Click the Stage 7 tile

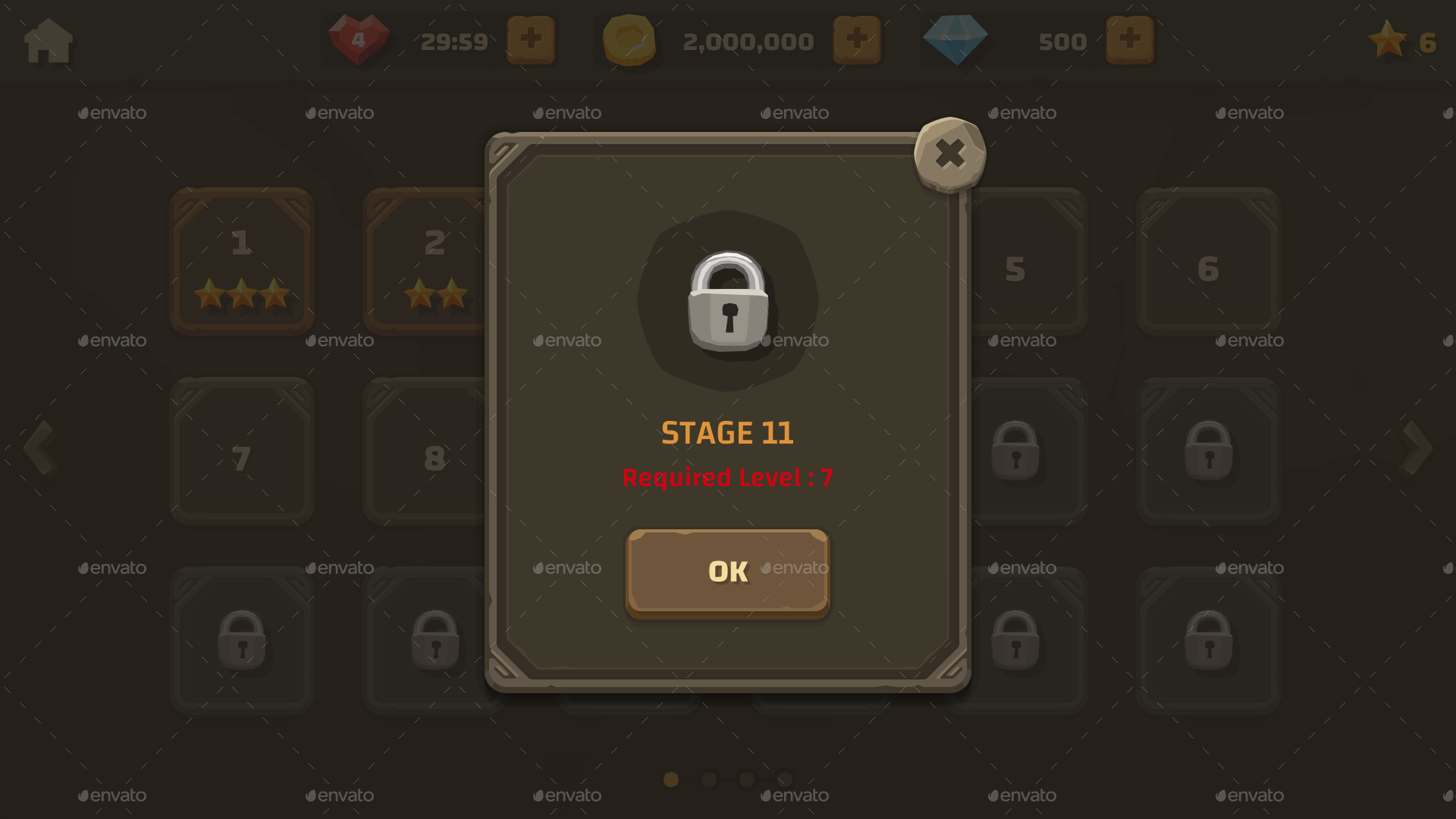(241, 451)
